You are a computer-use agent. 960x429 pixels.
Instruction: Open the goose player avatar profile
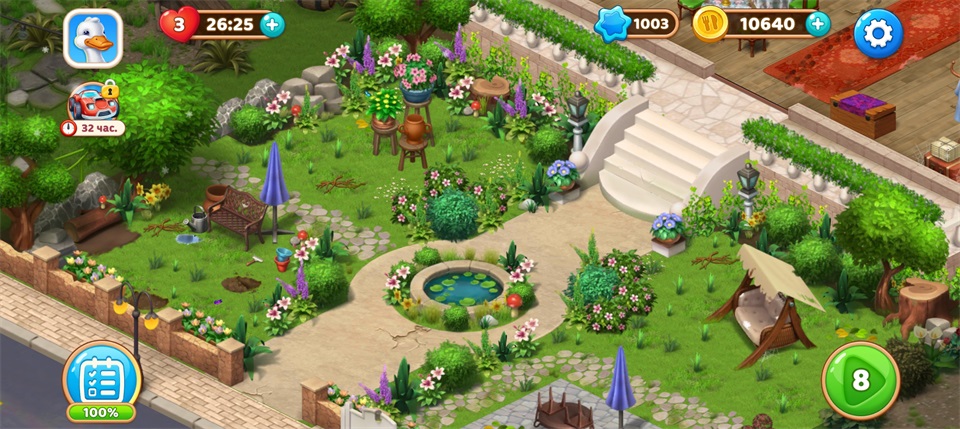[x=93, y=38]
